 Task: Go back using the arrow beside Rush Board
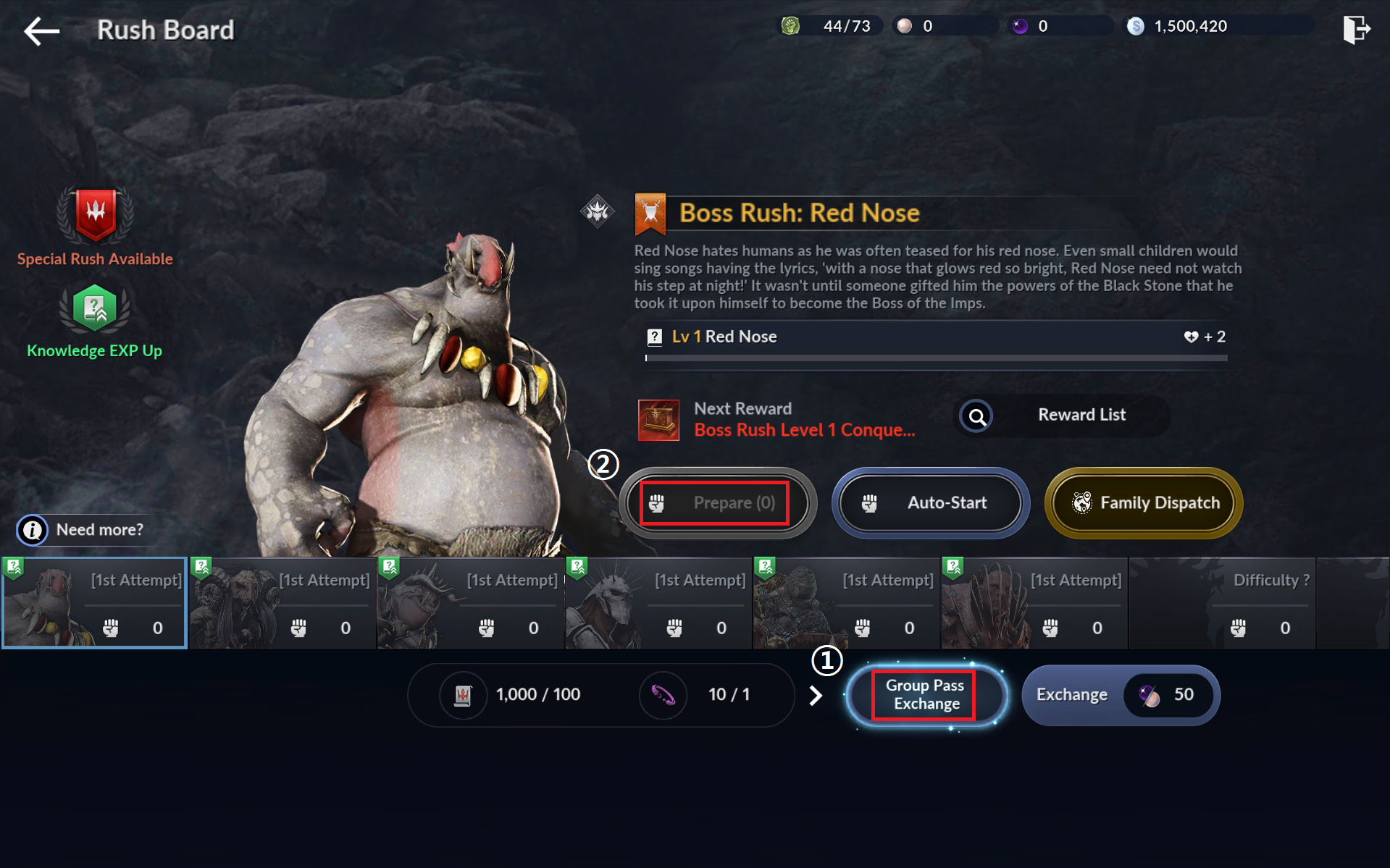click(x=41, y=30)
